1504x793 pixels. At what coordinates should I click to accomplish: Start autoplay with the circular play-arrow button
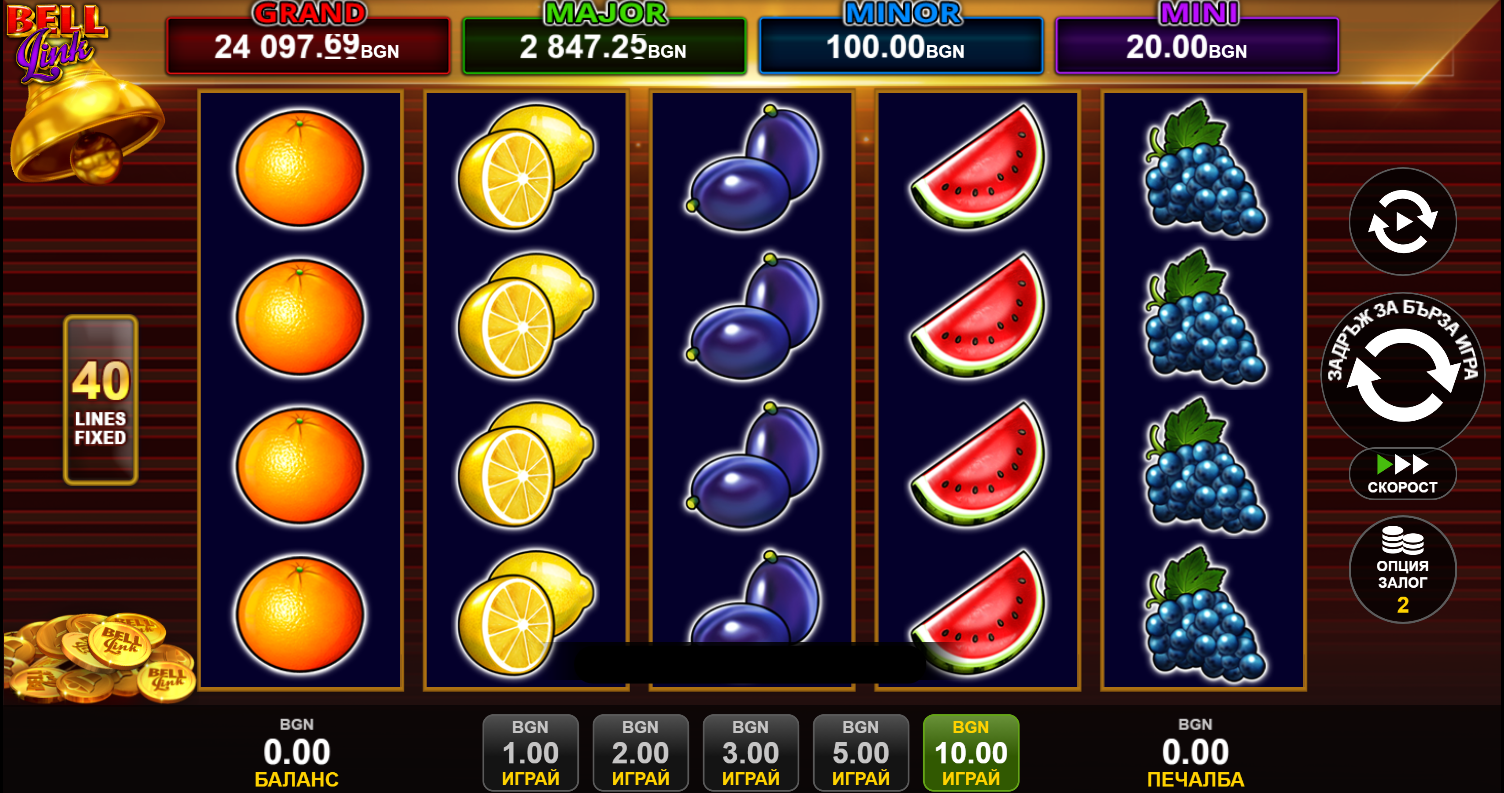[x=1402, y=222]
